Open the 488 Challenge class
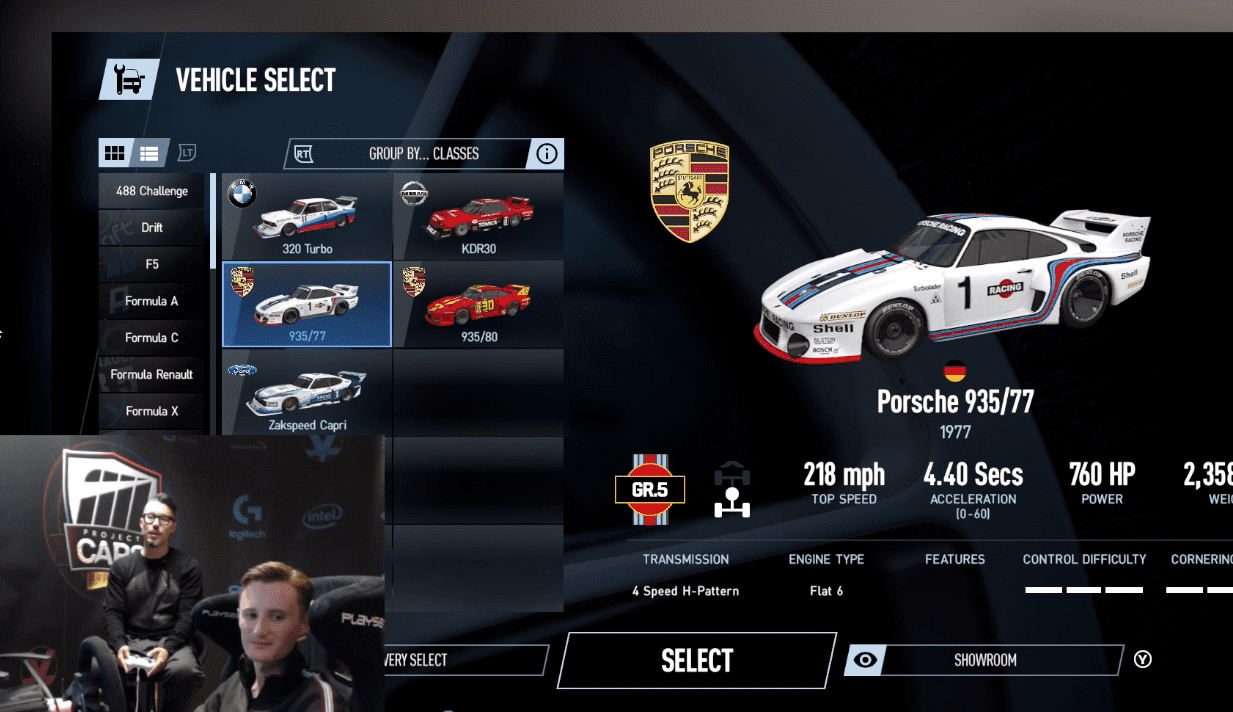The image size is (1233, 712). pyautogui.click(x=152, y=191)
